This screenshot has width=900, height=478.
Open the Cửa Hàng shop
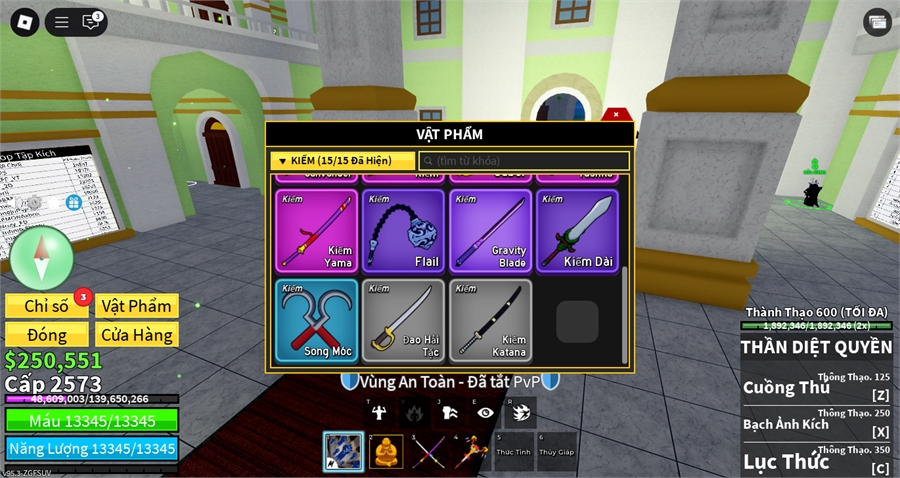tap(137, 335)
